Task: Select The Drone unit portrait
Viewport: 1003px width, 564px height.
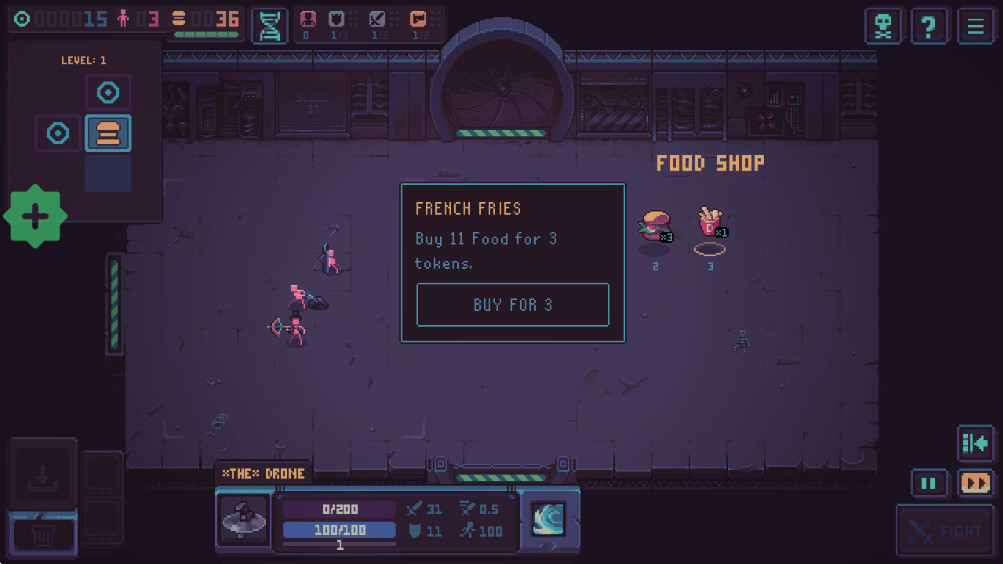Action: click(244, 519)
